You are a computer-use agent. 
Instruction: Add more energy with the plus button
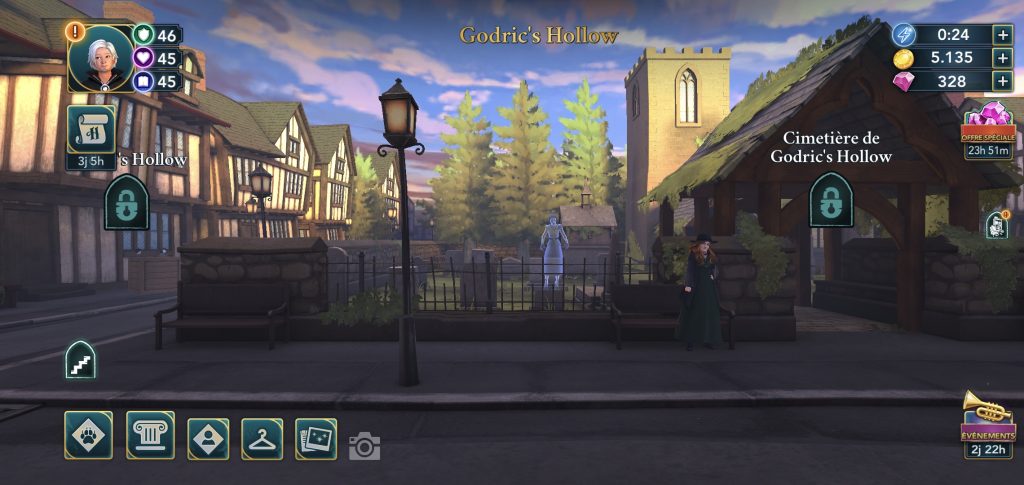(1002, 34)
